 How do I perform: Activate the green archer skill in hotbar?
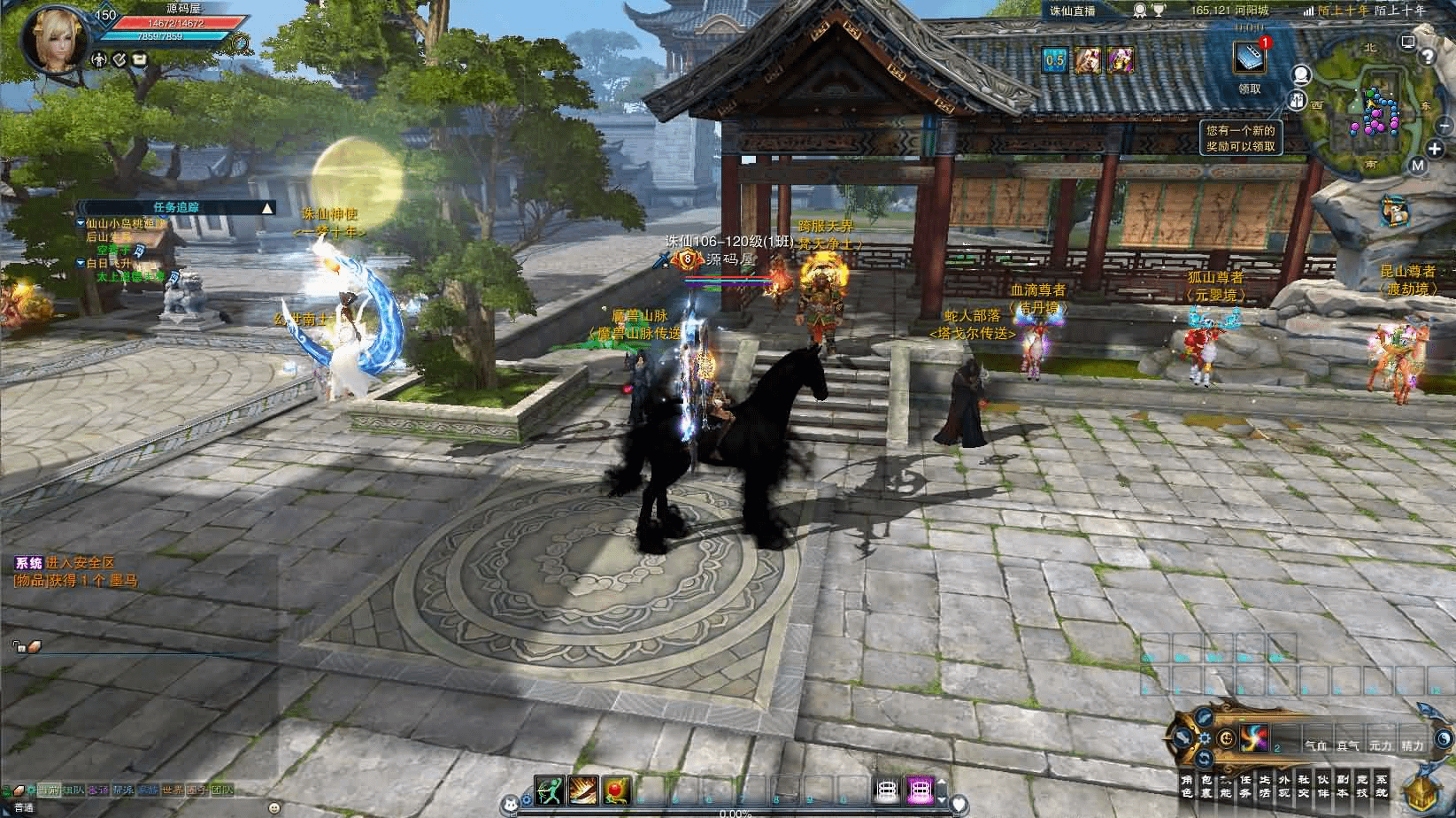(549, 789)
